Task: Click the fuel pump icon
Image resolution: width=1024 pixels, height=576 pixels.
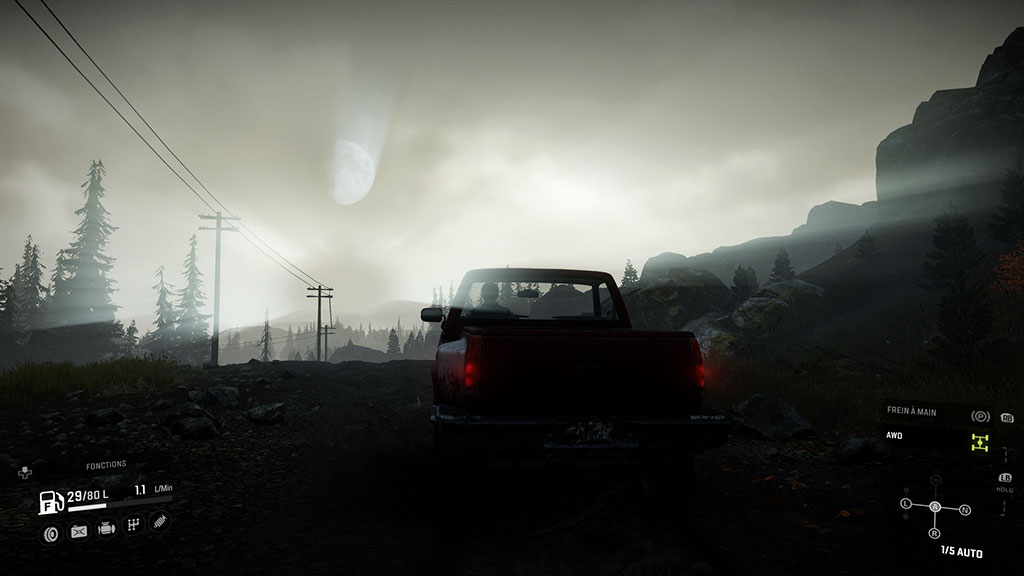Action: [x=49, y=502]
